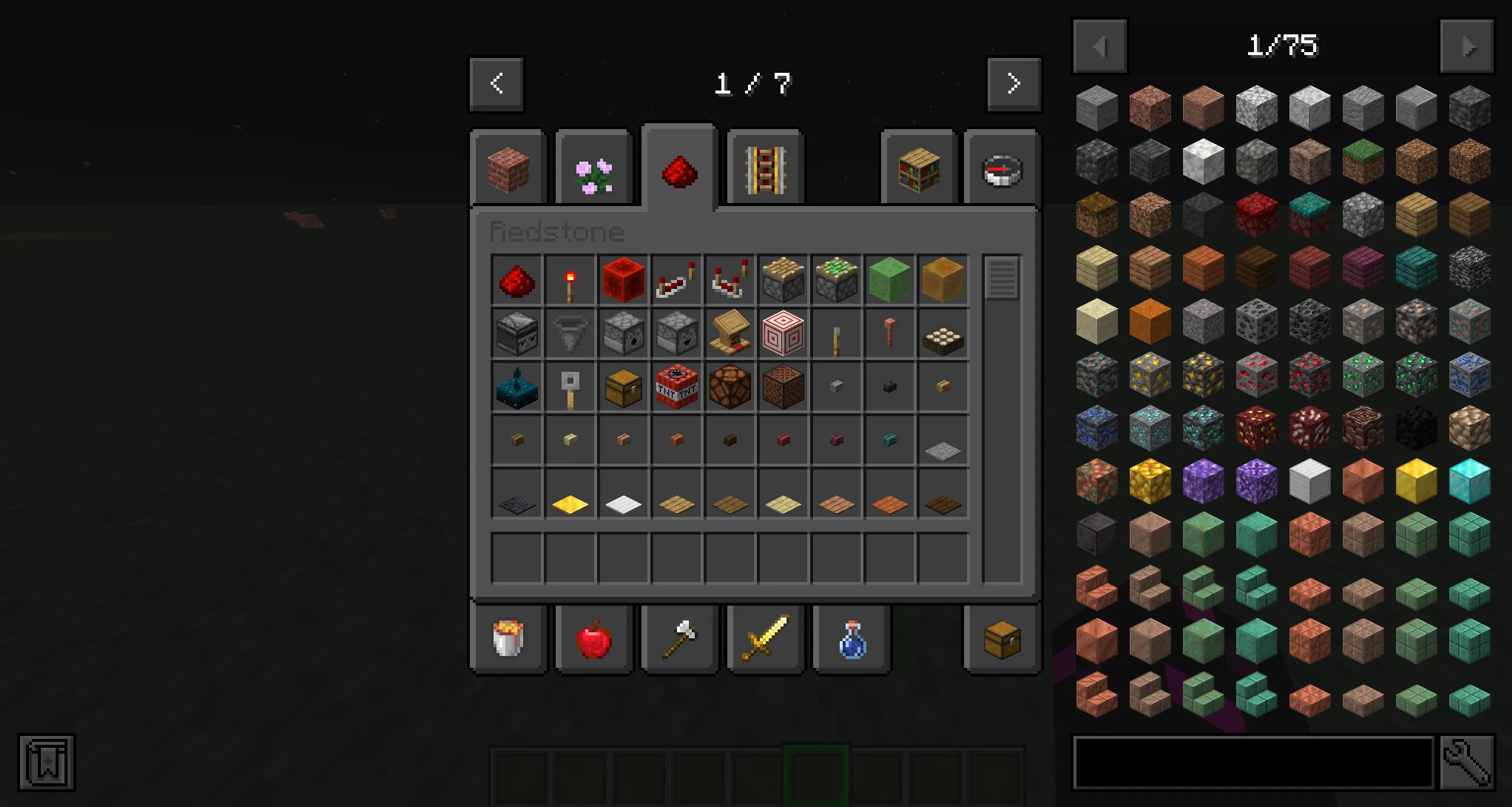Select the redstone lamp

tap(730, 388)
